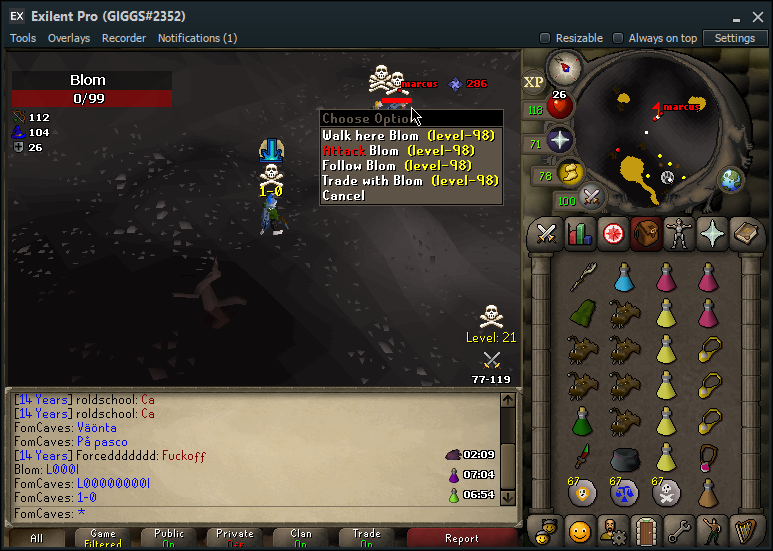Activate the special attack crossed-swords orb

coord(590,197)
